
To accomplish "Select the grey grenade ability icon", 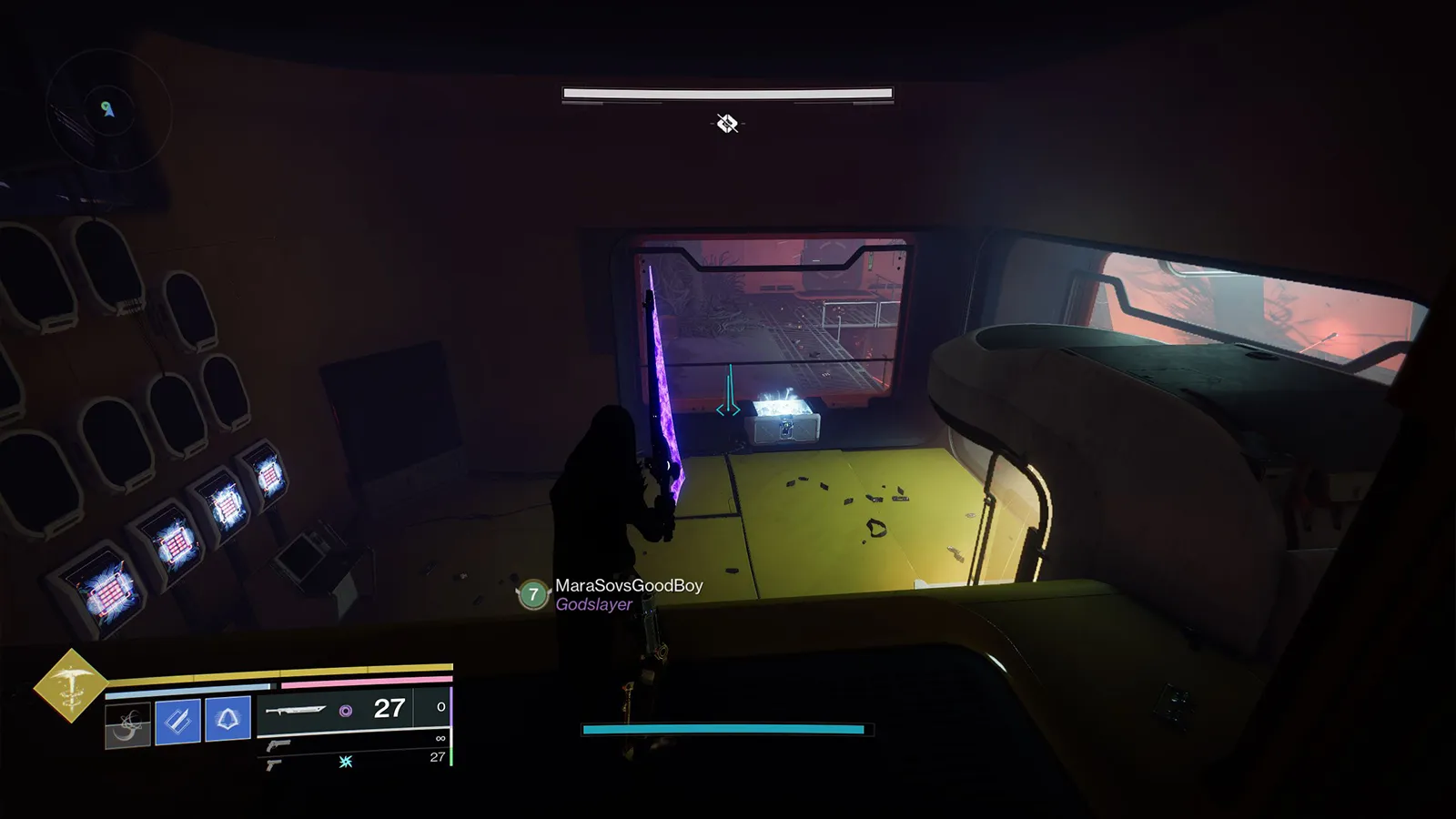I will 127,725.
